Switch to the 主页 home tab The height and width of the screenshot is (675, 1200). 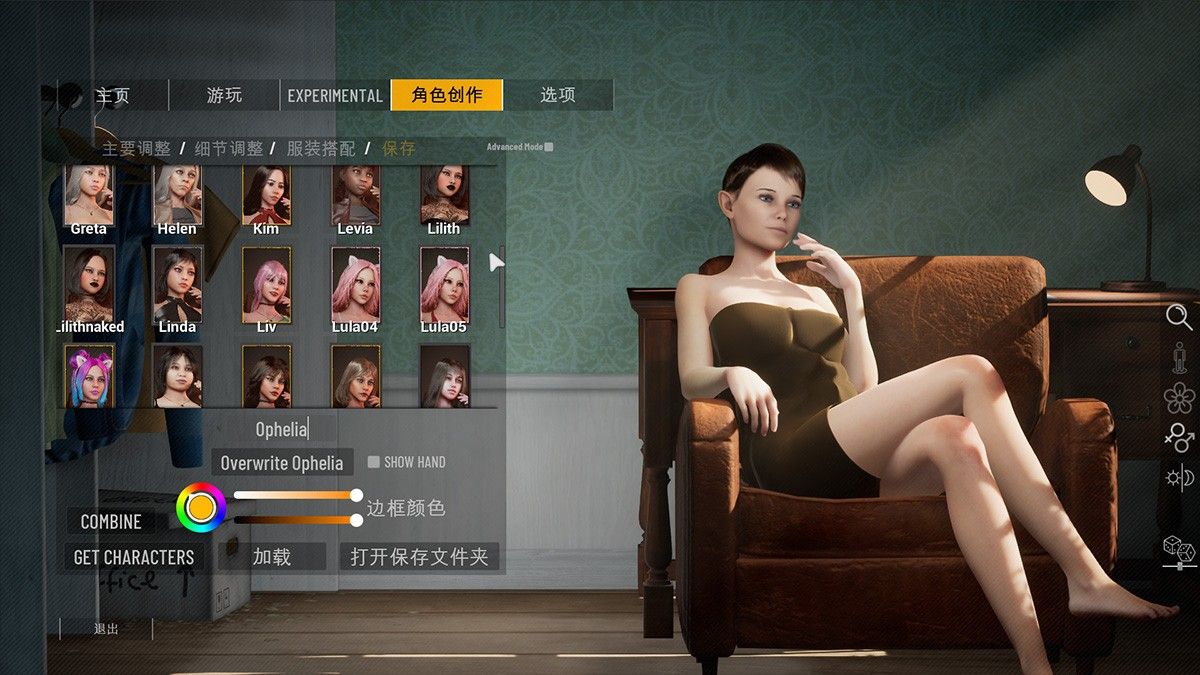click(x=113, y=96)
